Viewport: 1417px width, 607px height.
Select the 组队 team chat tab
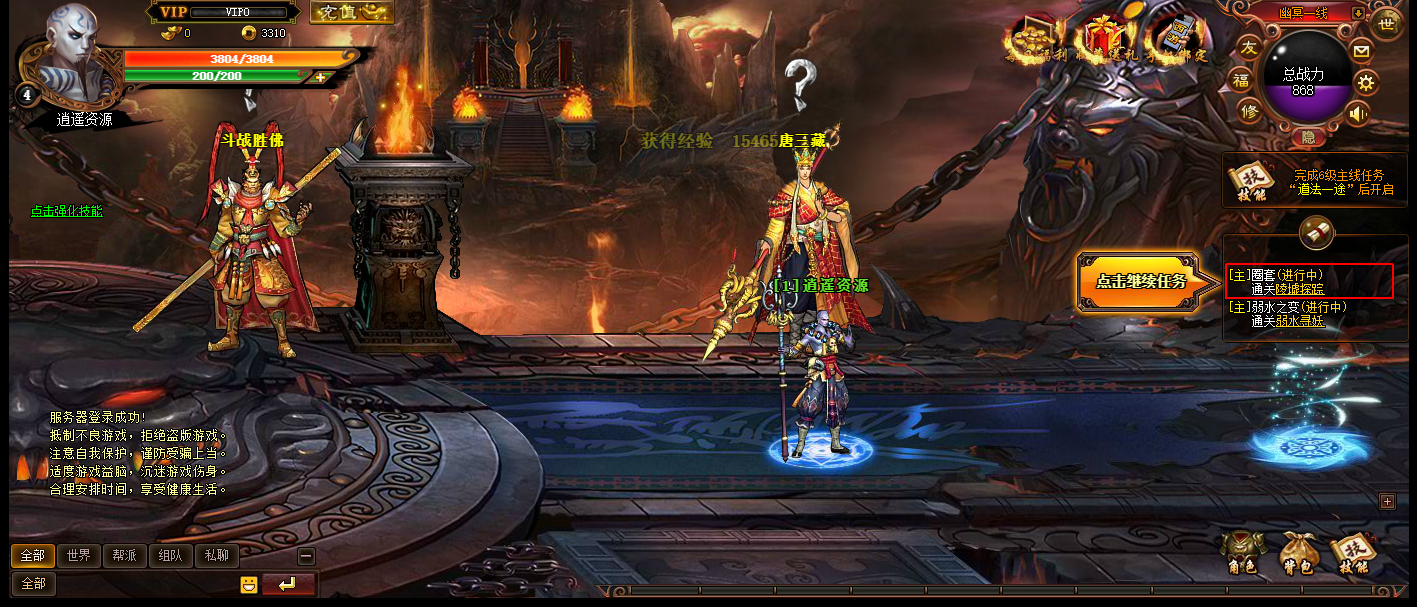tap(170, 556)
